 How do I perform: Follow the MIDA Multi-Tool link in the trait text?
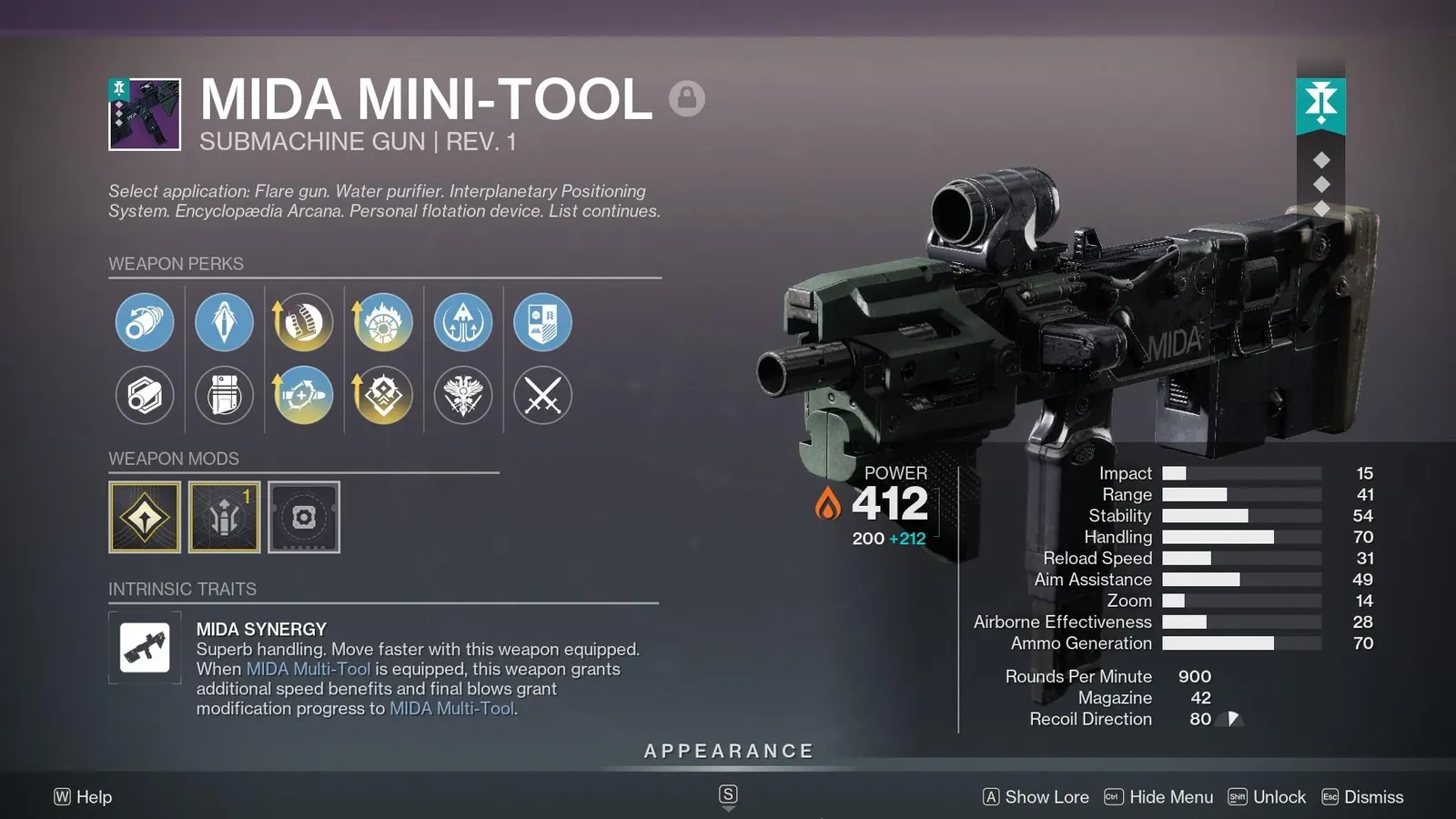[309, 669]
